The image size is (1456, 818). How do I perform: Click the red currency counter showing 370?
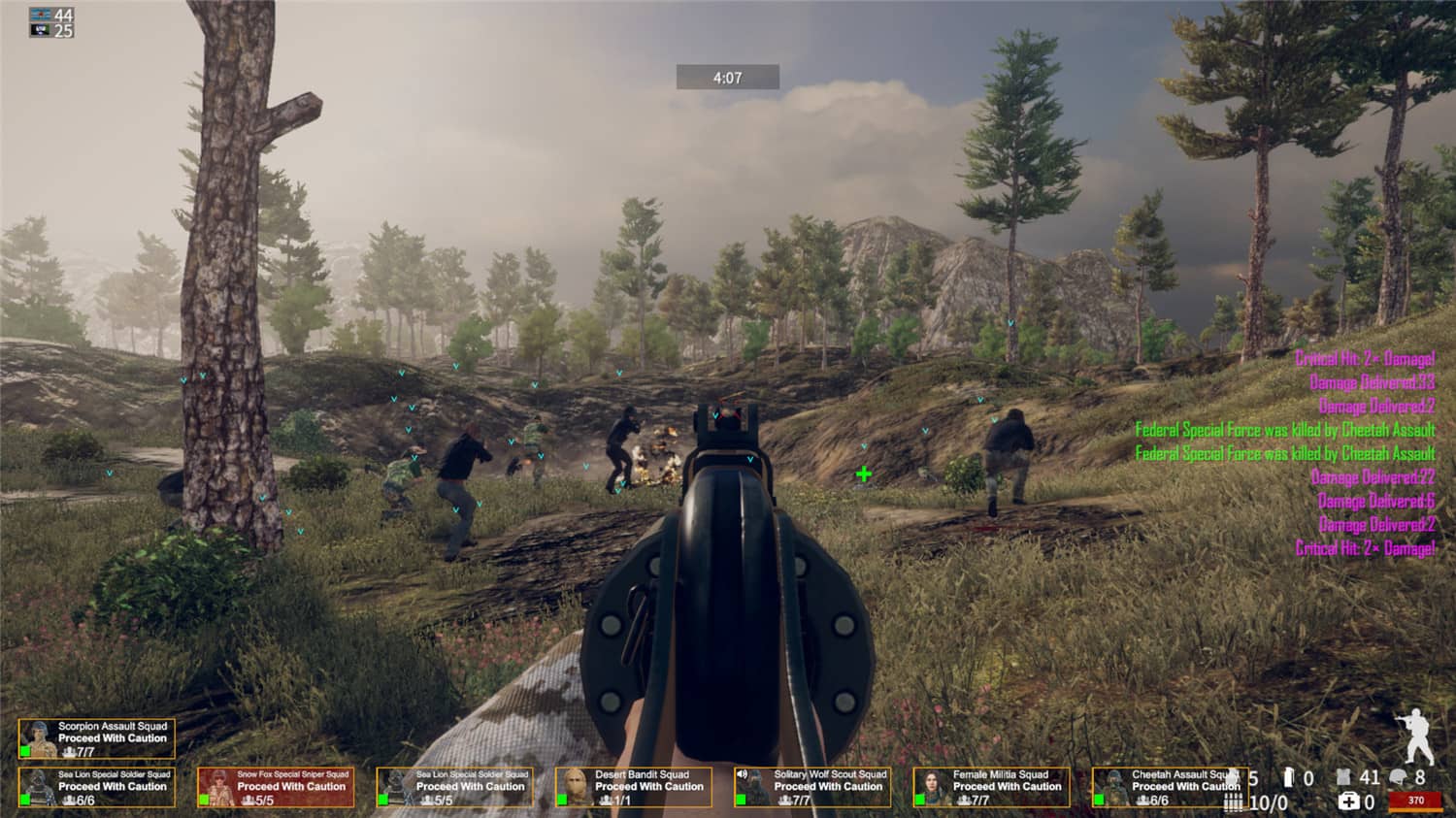click(x=1415, y=800)
